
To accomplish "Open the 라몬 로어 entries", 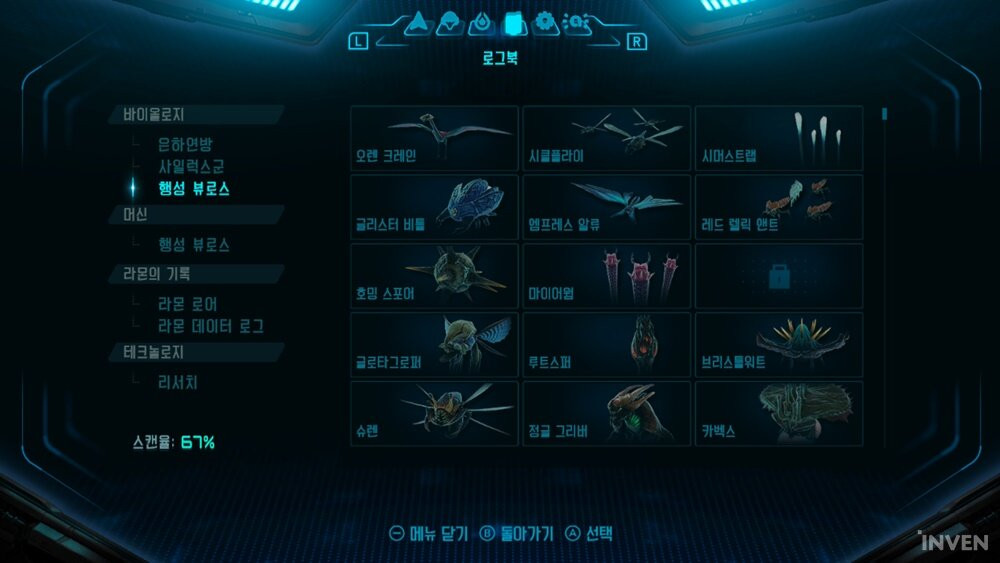I will click(x=188, y=304).
